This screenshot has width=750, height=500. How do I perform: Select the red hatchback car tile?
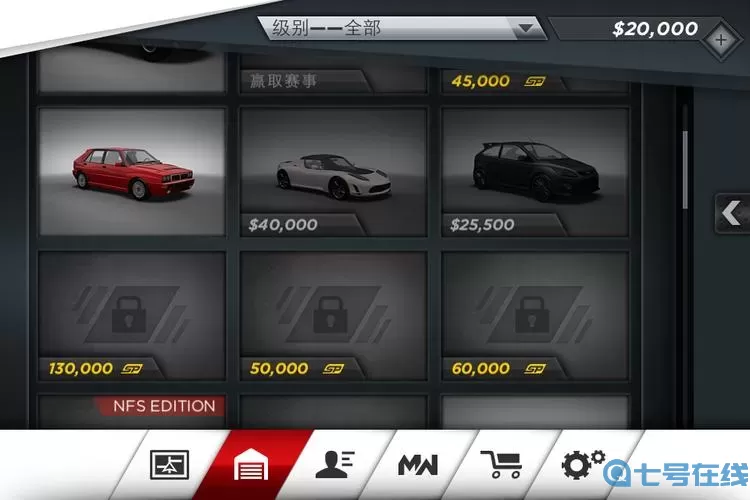131,172
